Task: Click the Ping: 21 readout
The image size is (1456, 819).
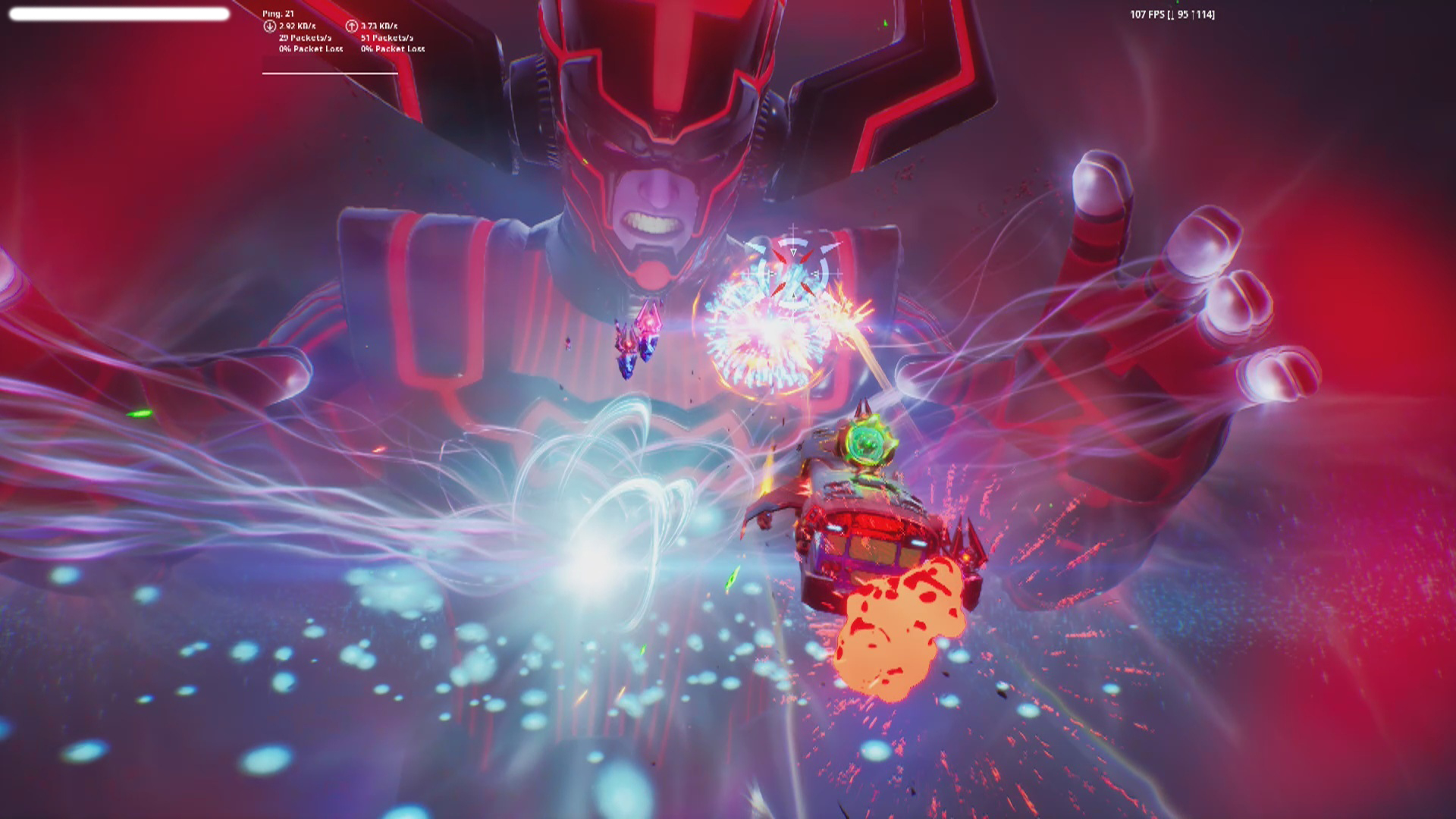Action: click(277, 12)
